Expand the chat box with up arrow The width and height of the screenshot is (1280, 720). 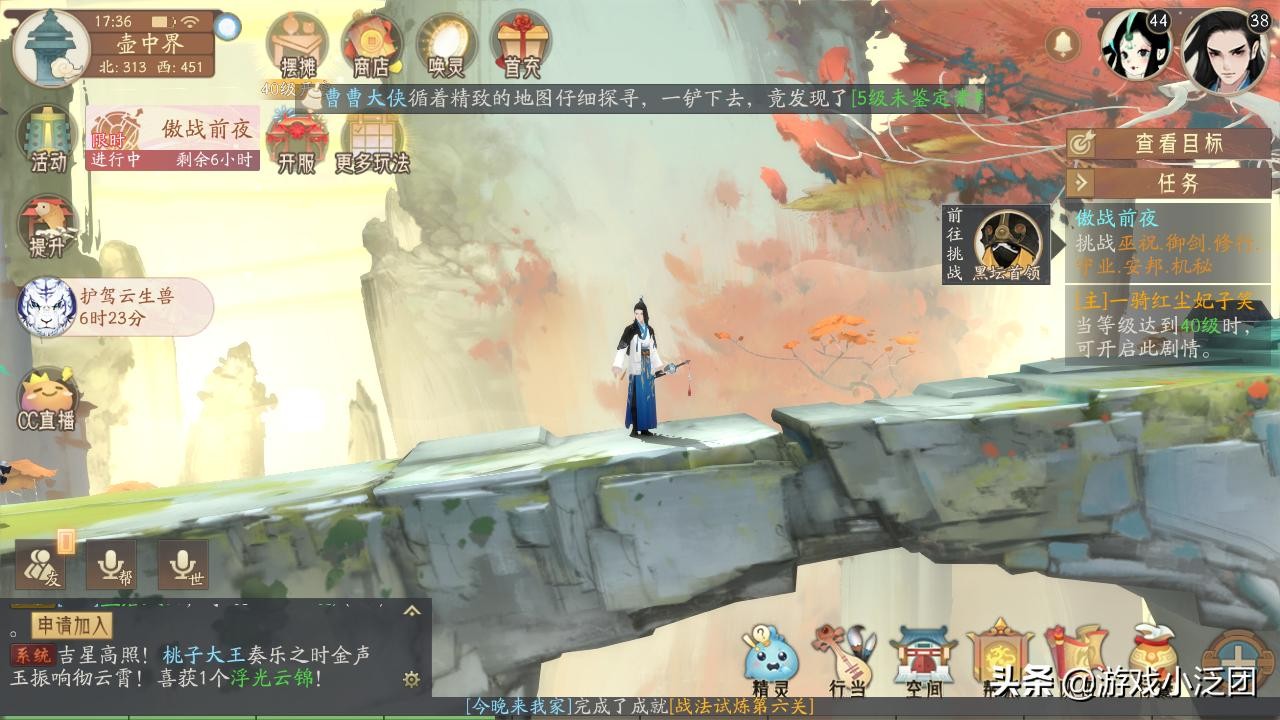[x=411, y=611]
